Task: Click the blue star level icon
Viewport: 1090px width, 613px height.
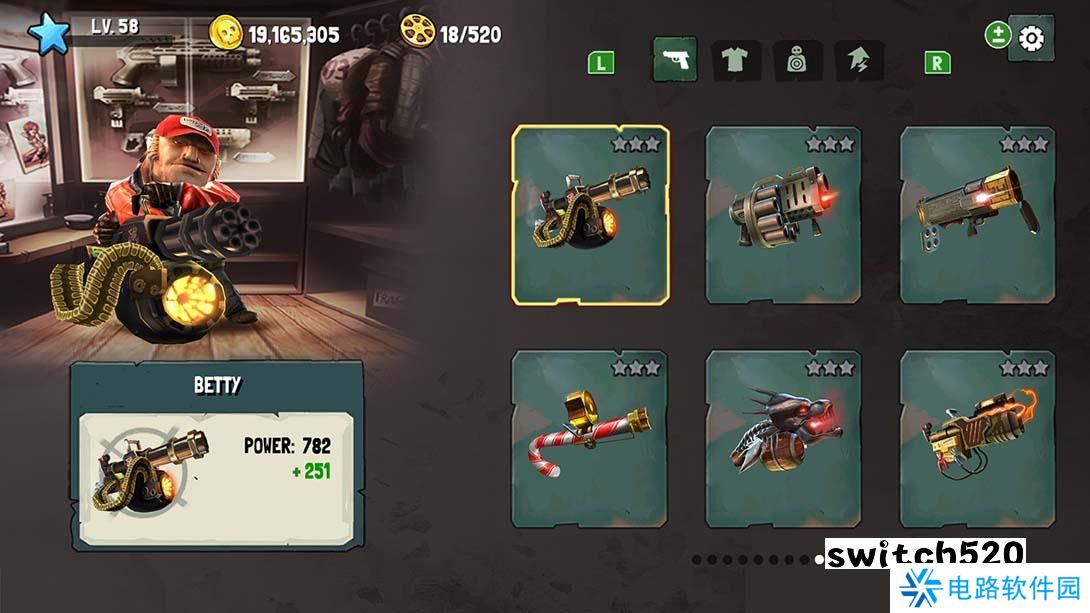Action: [x=48, y=33]
